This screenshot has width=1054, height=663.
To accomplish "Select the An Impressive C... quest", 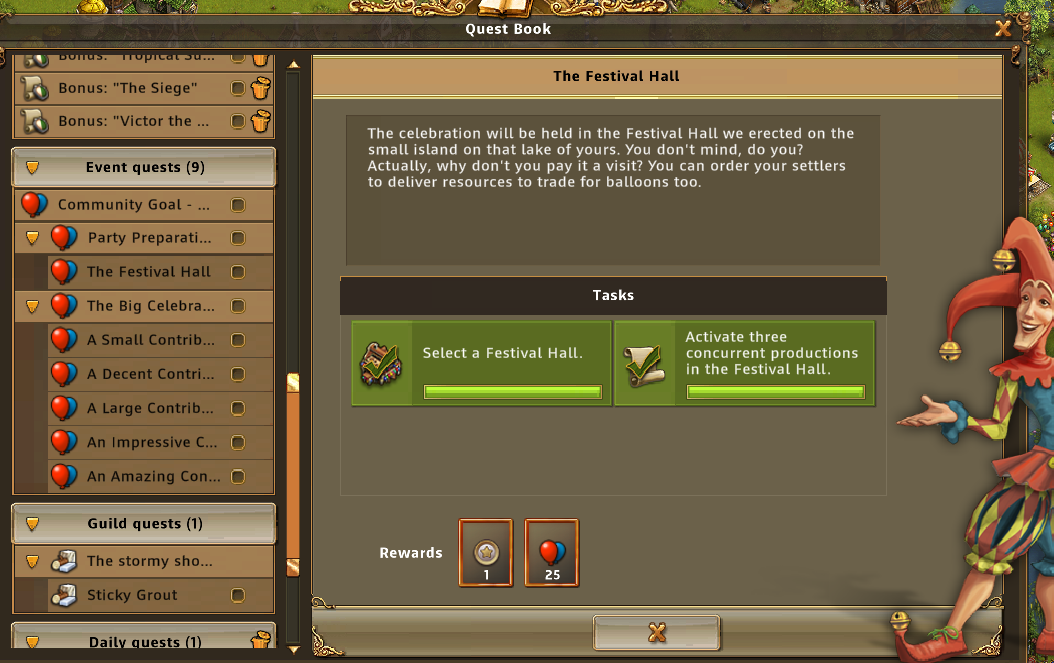I will pos(150,442).
